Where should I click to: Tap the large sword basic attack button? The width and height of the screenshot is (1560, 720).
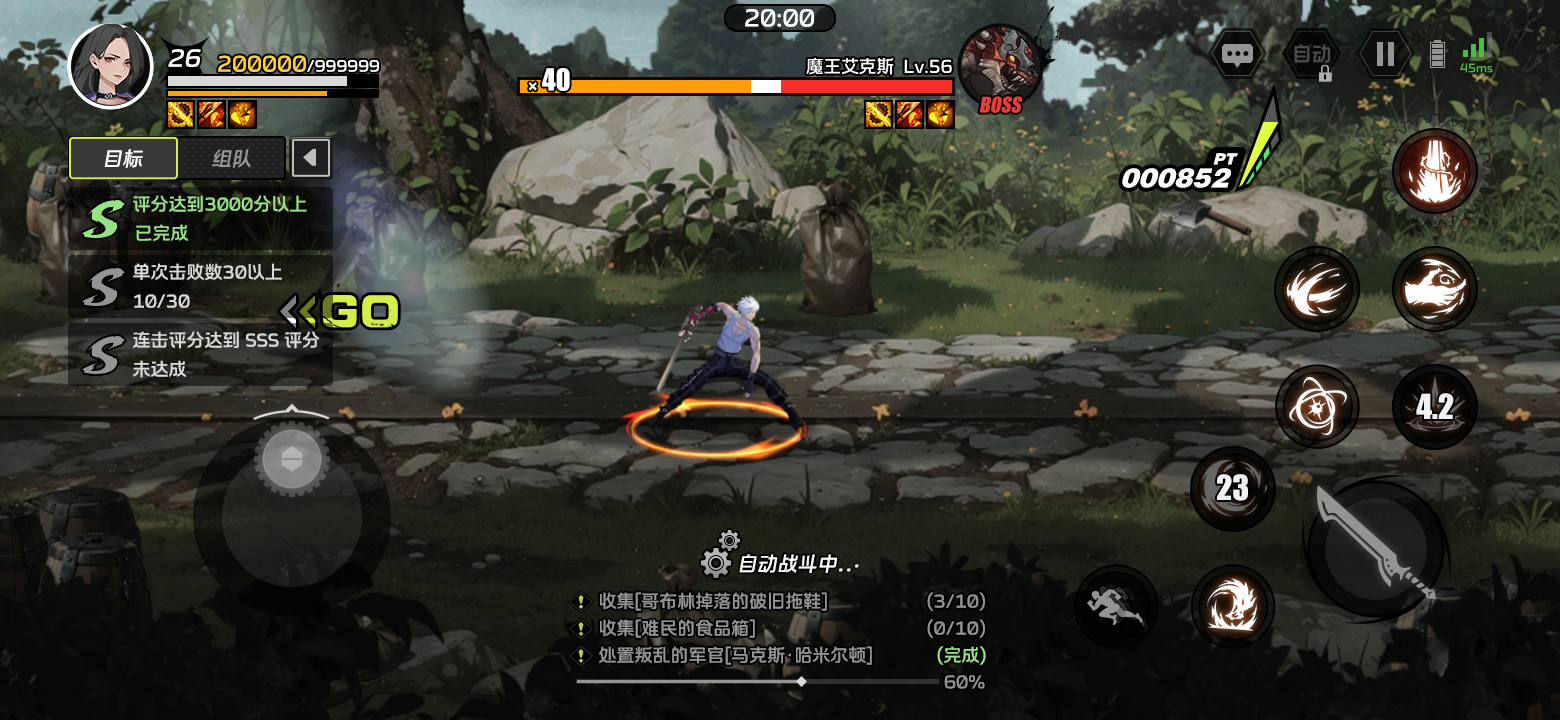1375,547
